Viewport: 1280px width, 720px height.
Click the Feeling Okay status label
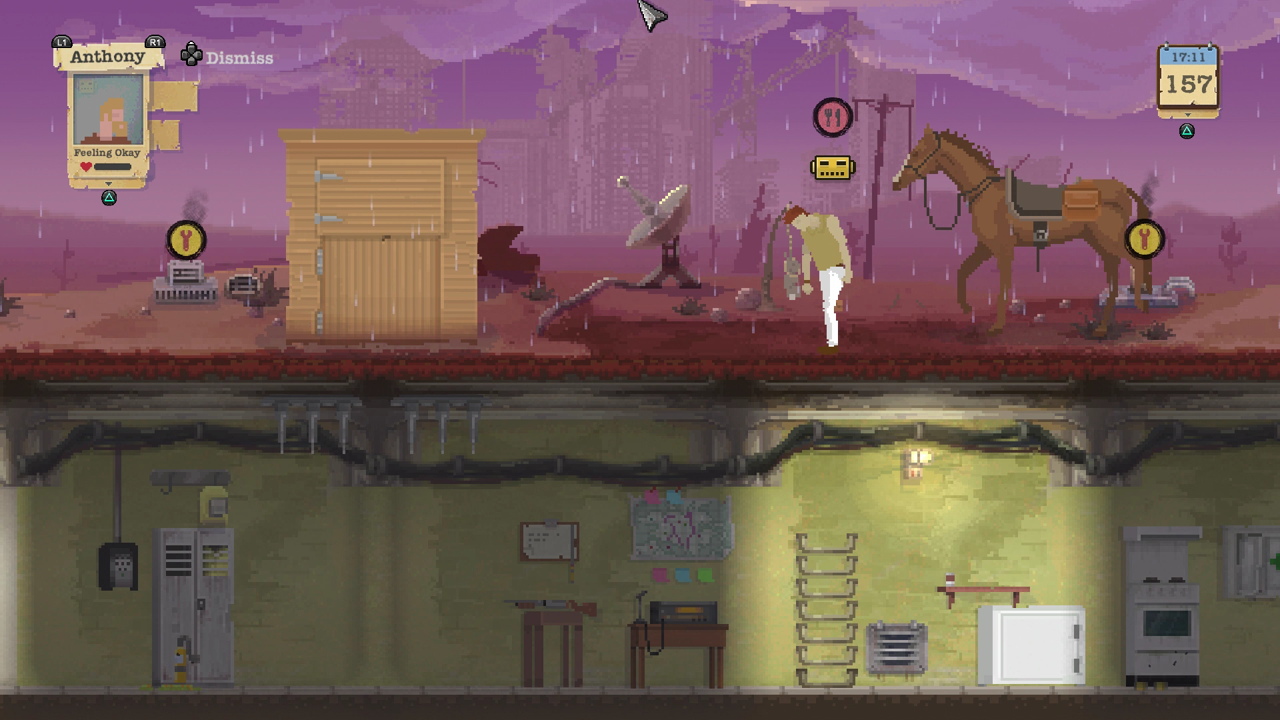coord(107,153)
